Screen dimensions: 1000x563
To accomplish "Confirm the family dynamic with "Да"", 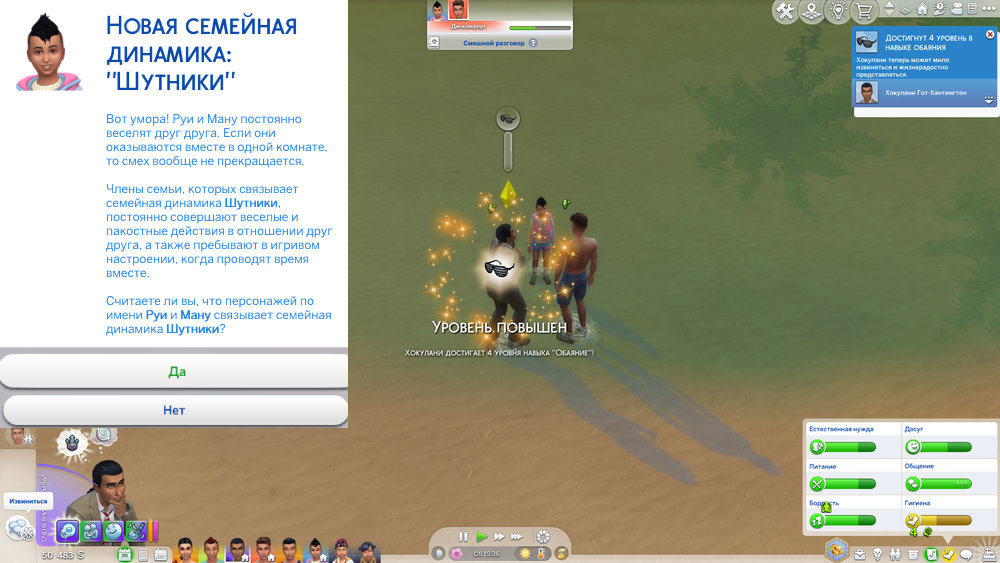I will coord(176,371).
